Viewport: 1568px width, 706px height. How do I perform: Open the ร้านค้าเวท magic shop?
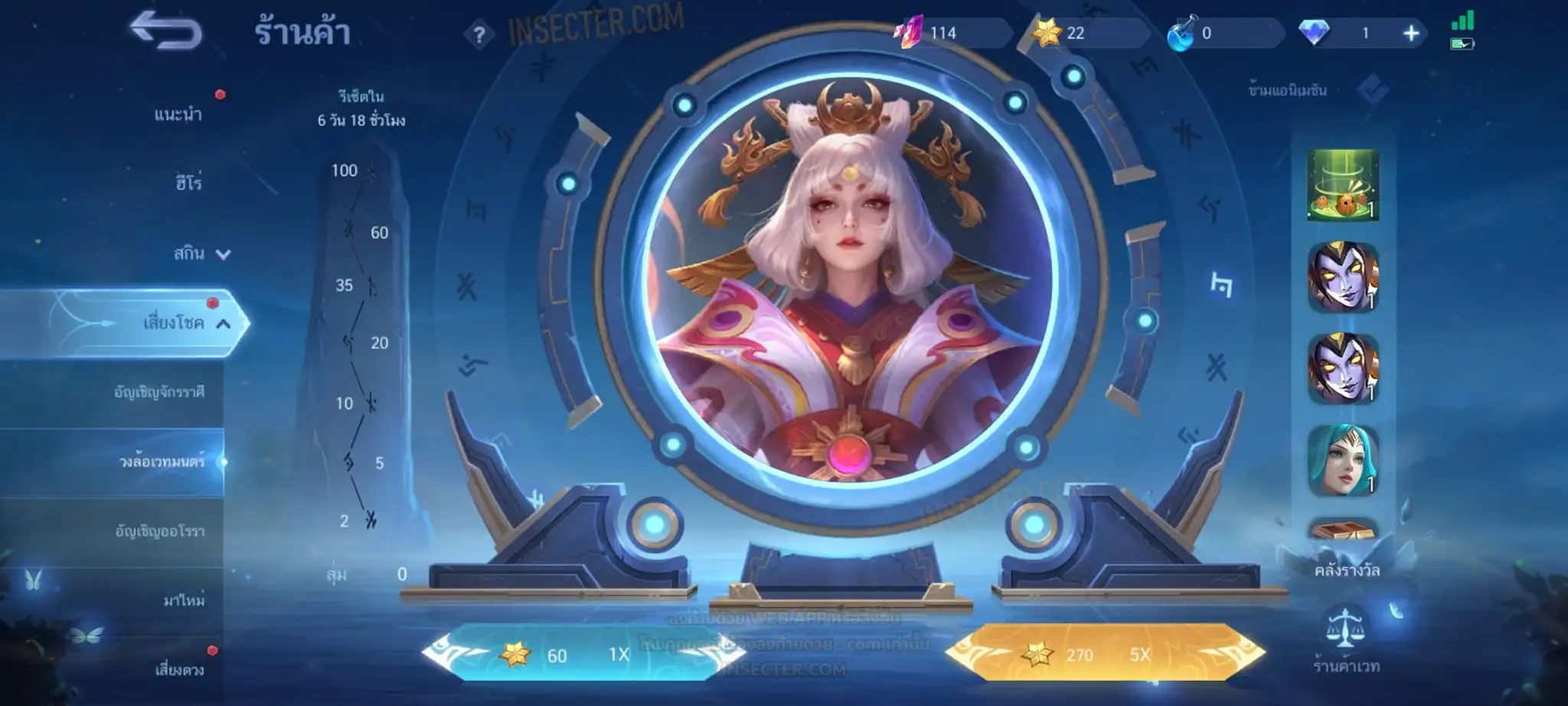[x=1346, y=639]
